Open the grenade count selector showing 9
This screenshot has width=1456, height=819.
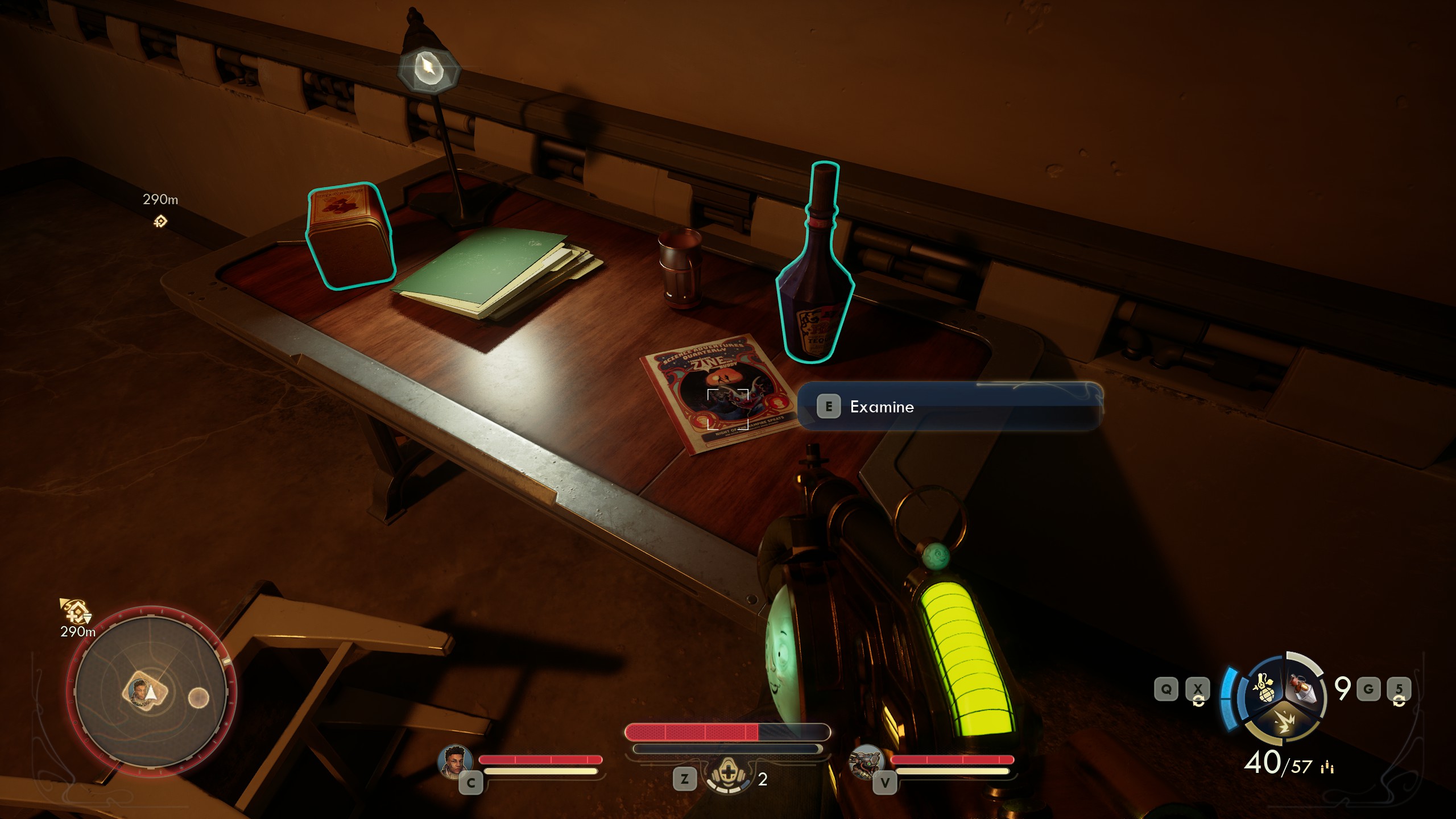coord(1342,687)
